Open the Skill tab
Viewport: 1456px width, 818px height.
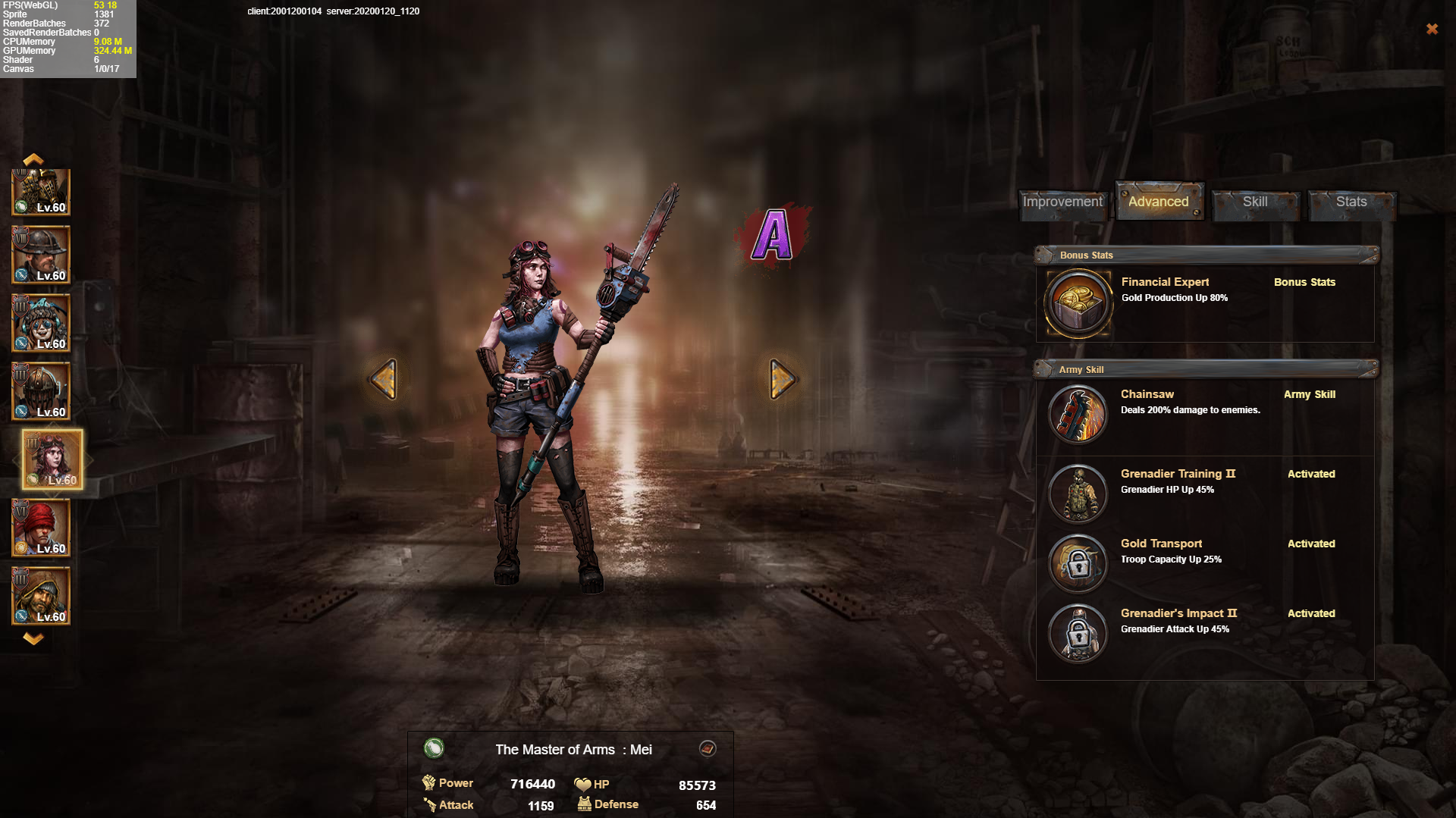coord(1255,202)
